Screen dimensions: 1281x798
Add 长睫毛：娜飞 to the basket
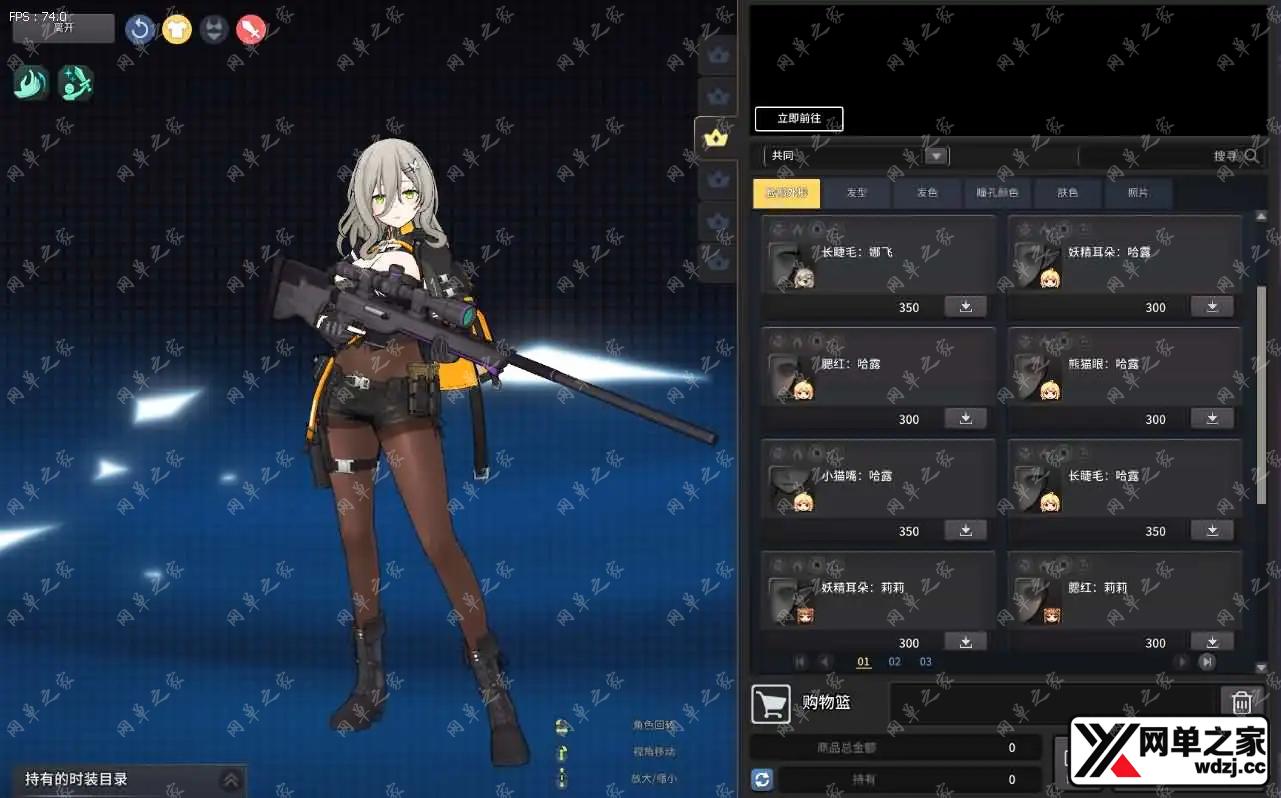pos(966,306)
